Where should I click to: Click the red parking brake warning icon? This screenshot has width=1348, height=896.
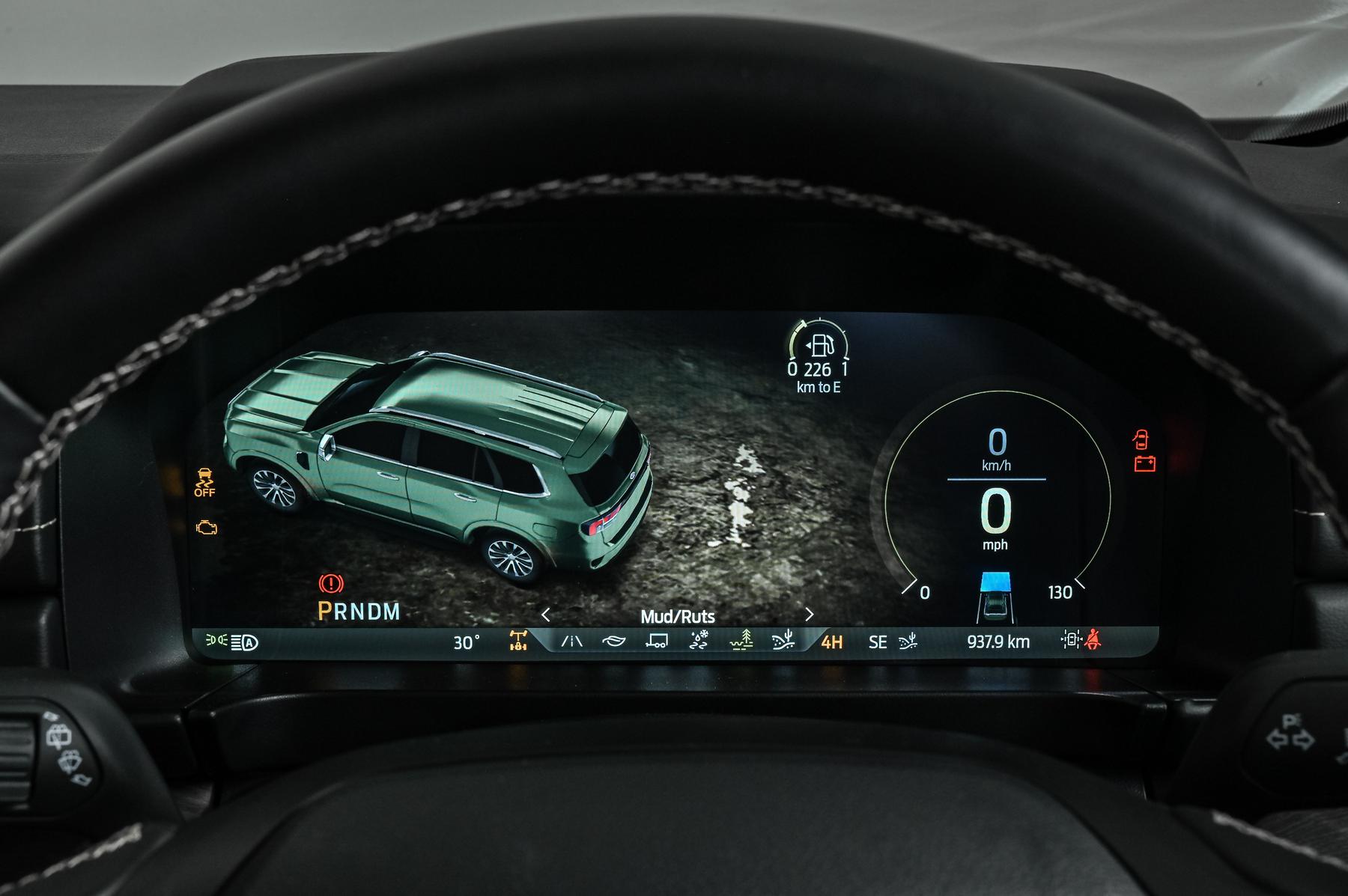click(331, 583)
